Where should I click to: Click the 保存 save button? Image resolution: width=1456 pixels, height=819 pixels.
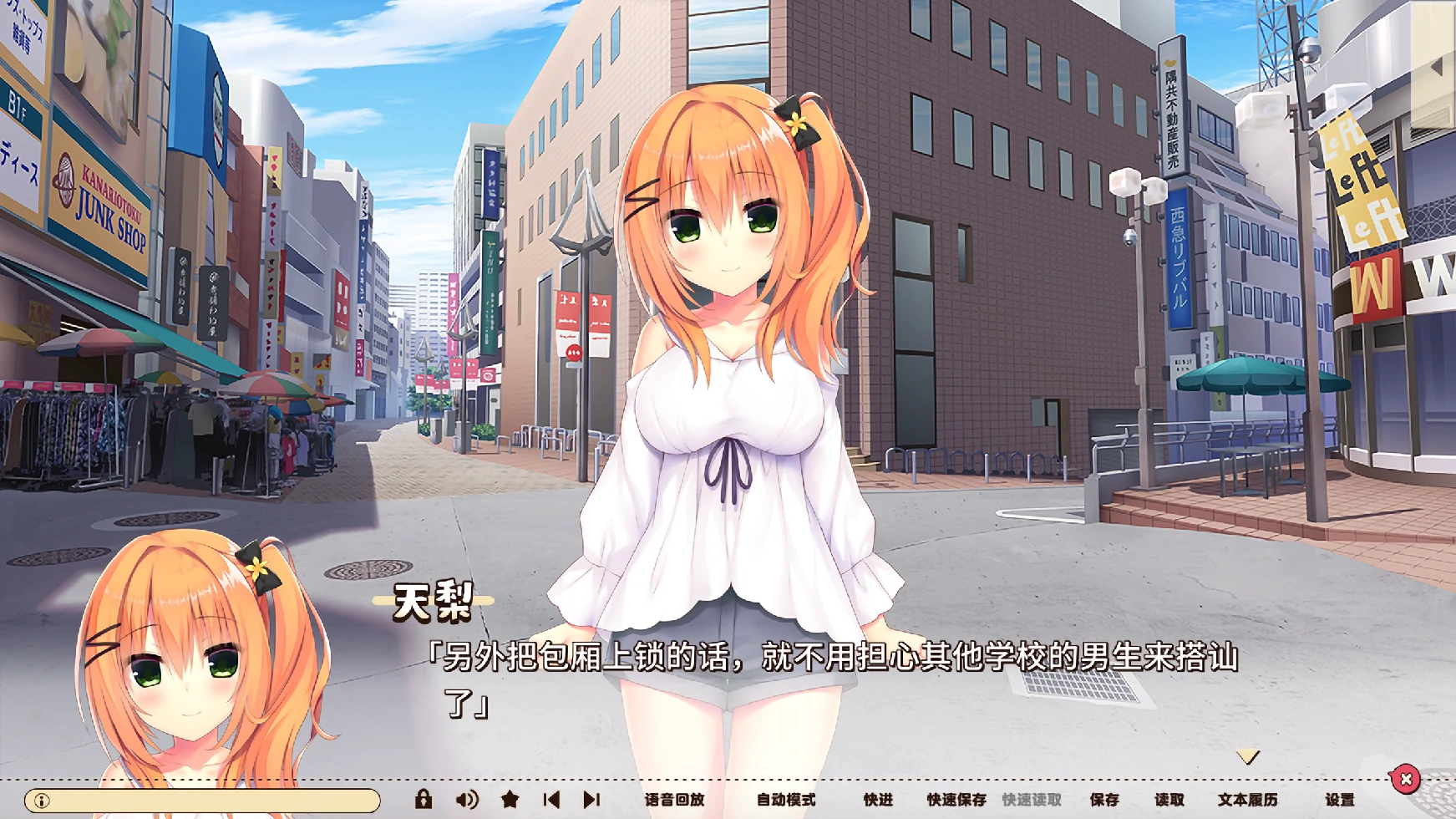click(x=1103, y=799)
